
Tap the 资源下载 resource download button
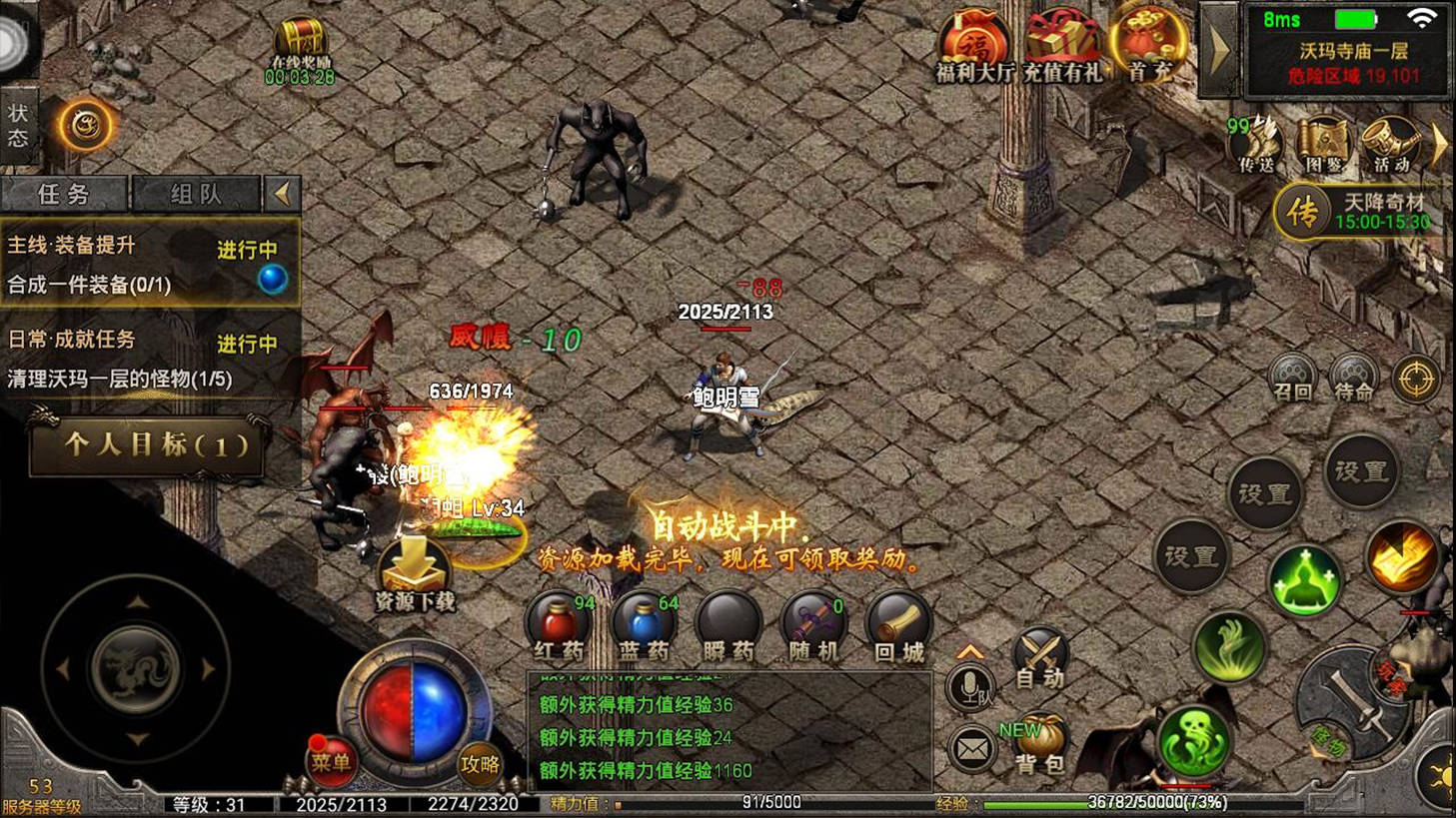pos(414,574)
